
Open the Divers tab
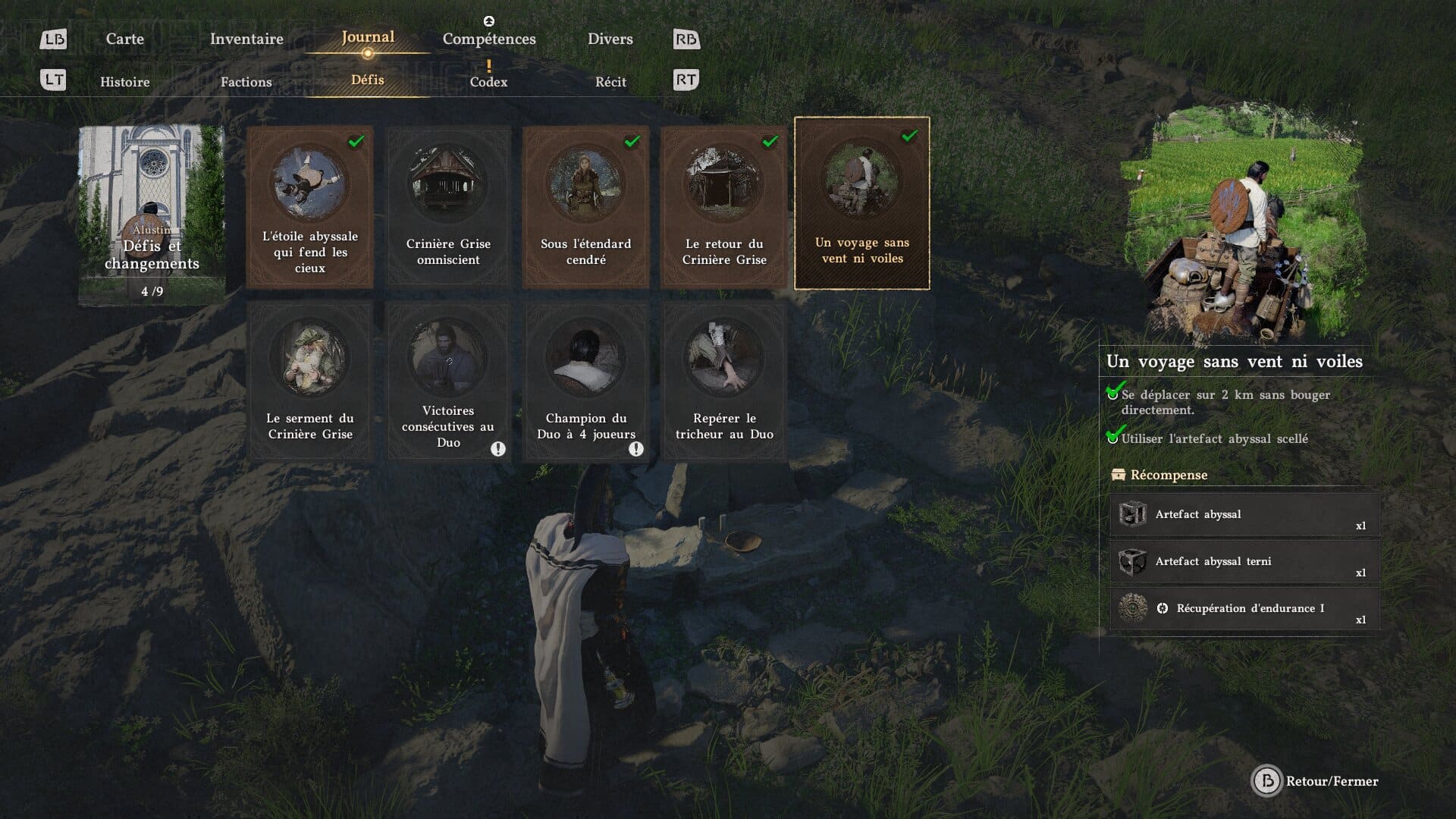coord(610,39)
